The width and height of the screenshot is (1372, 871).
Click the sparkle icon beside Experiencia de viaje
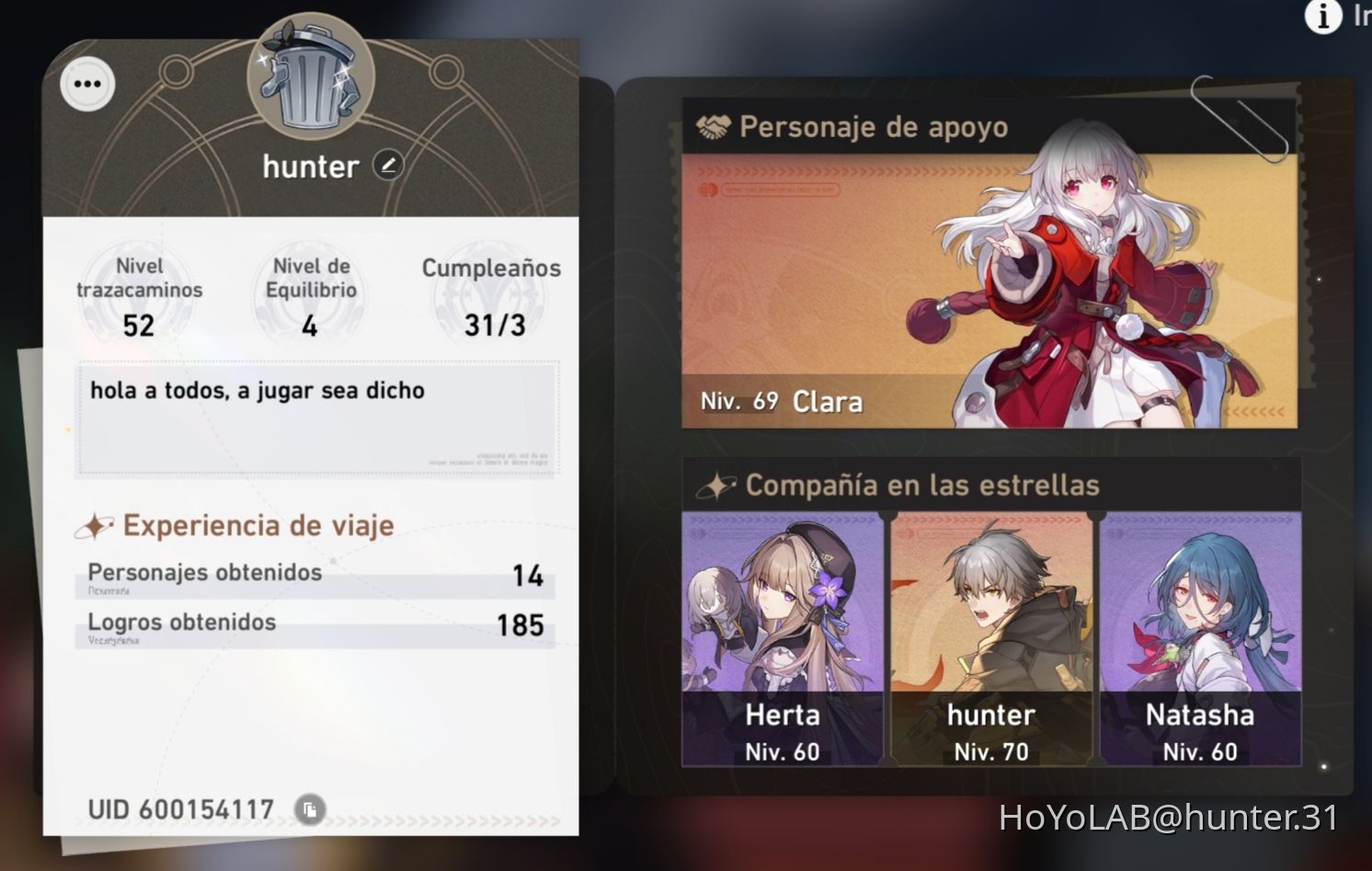[94, 524]
